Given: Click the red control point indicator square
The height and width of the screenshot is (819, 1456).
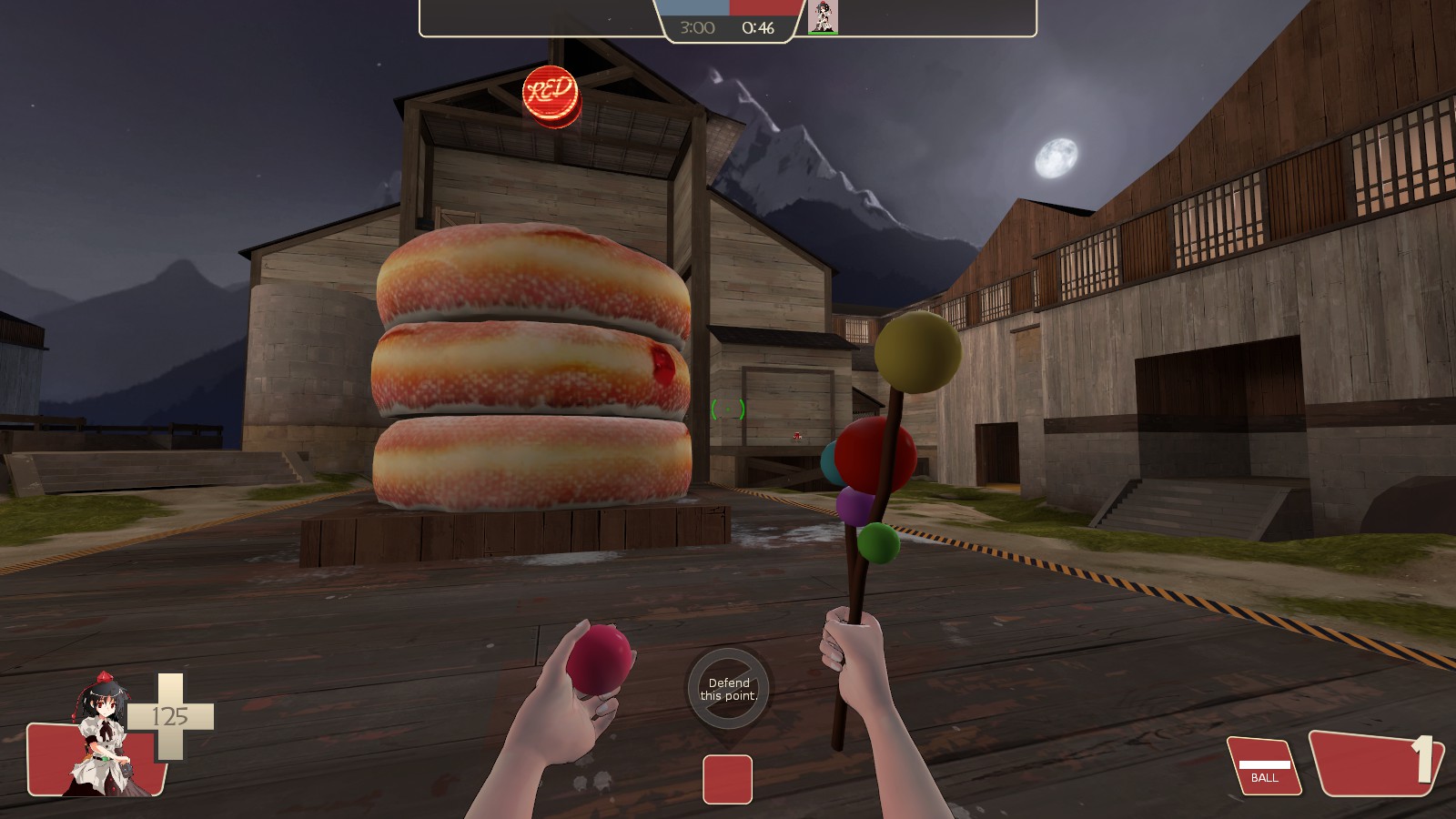Looking at the screenshot, I should (727, 779).
